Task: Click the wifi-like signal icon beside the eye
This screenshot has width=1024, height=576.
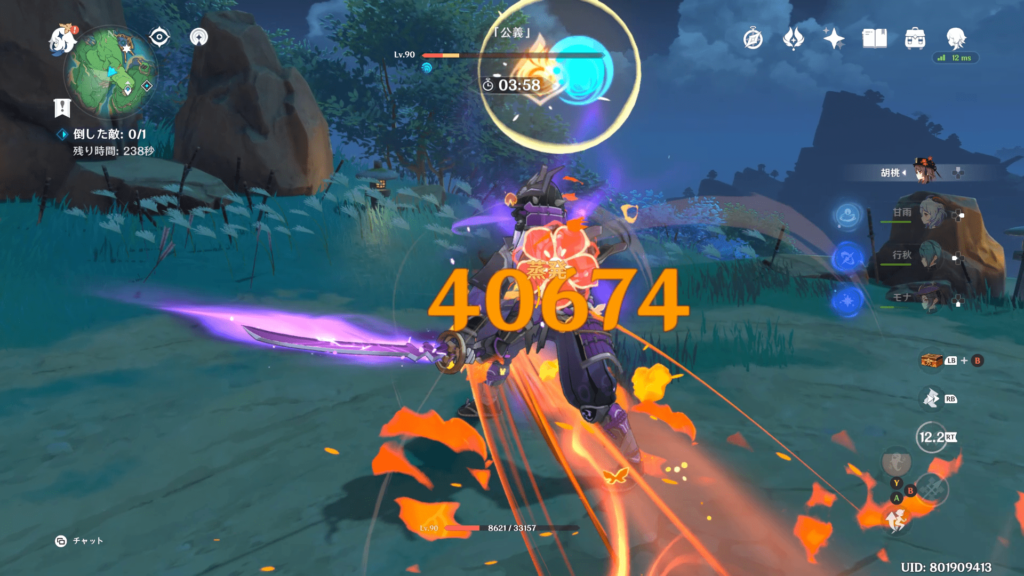Action: coord(198,37)
